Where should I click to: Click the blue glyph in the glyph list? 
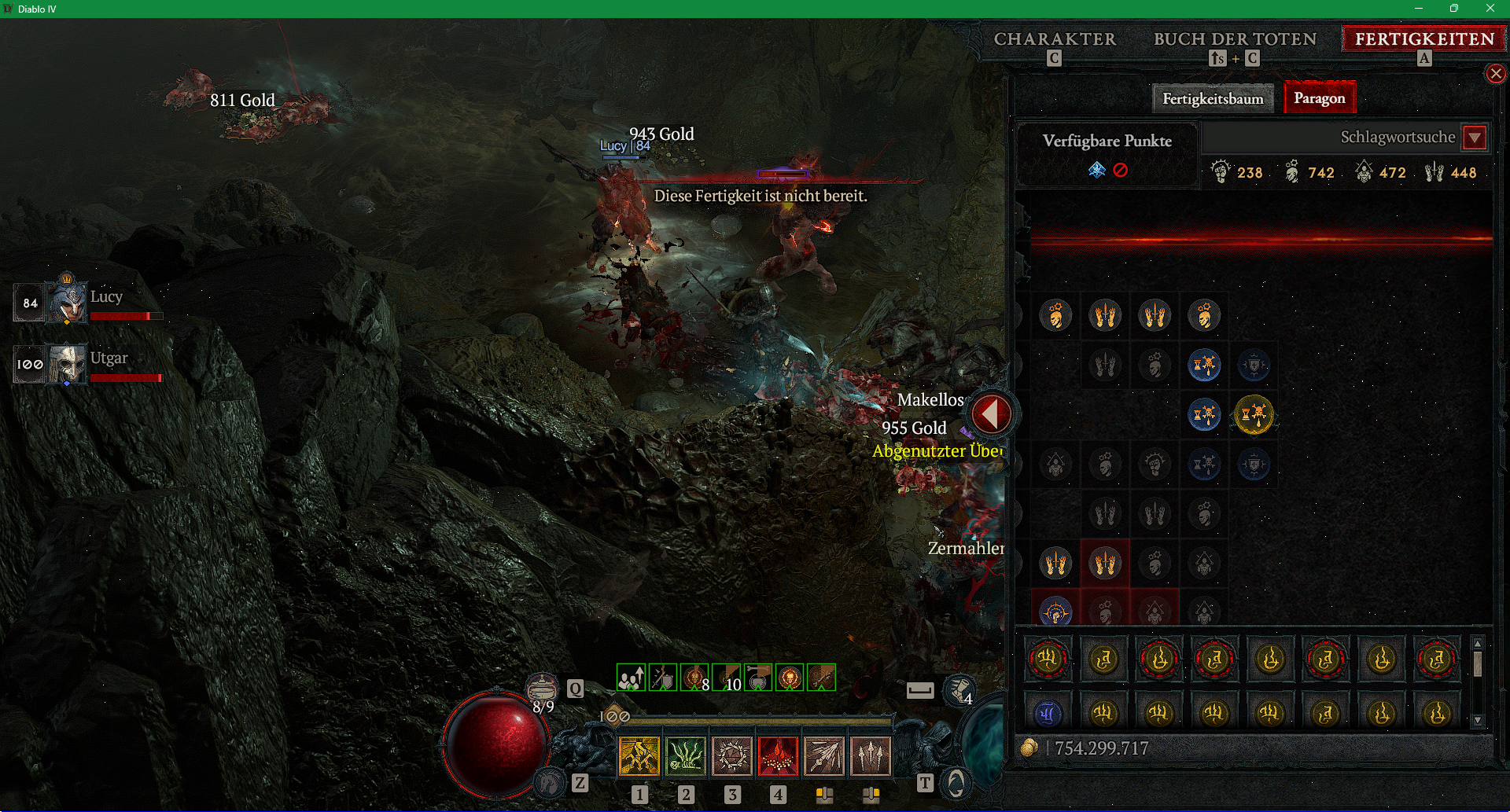pyautogui.click(x=1048, y=714)
